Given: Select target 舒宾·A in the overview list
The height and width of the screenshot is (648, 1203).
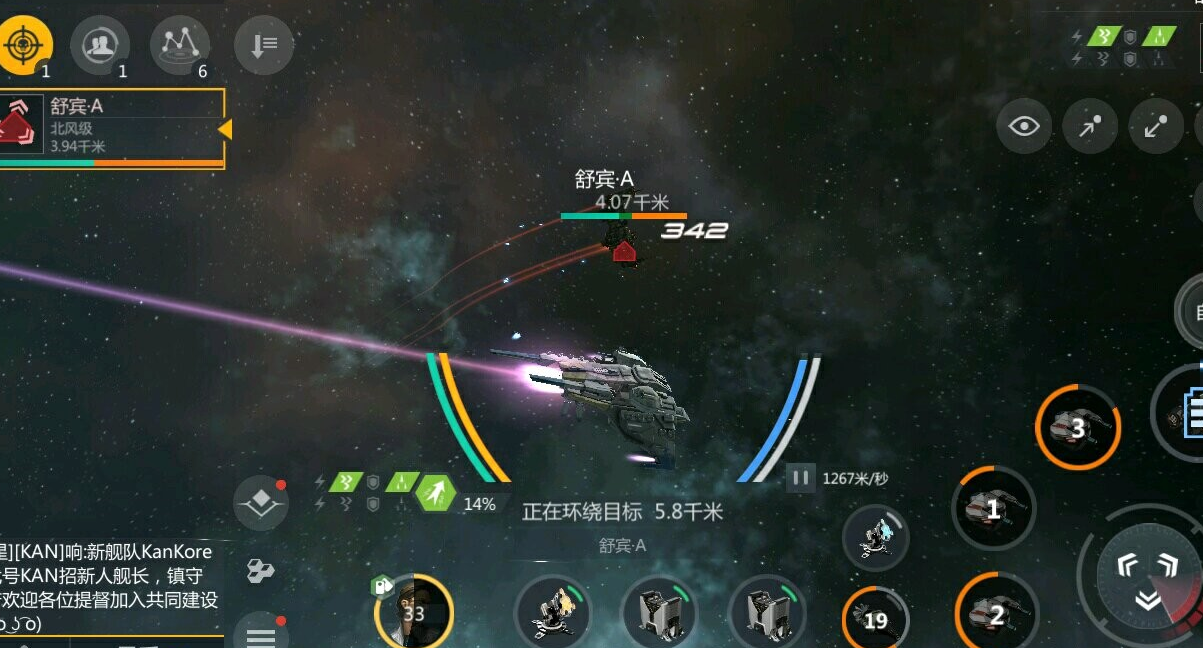Looking at the screenshot, I should tap(110, 127).
